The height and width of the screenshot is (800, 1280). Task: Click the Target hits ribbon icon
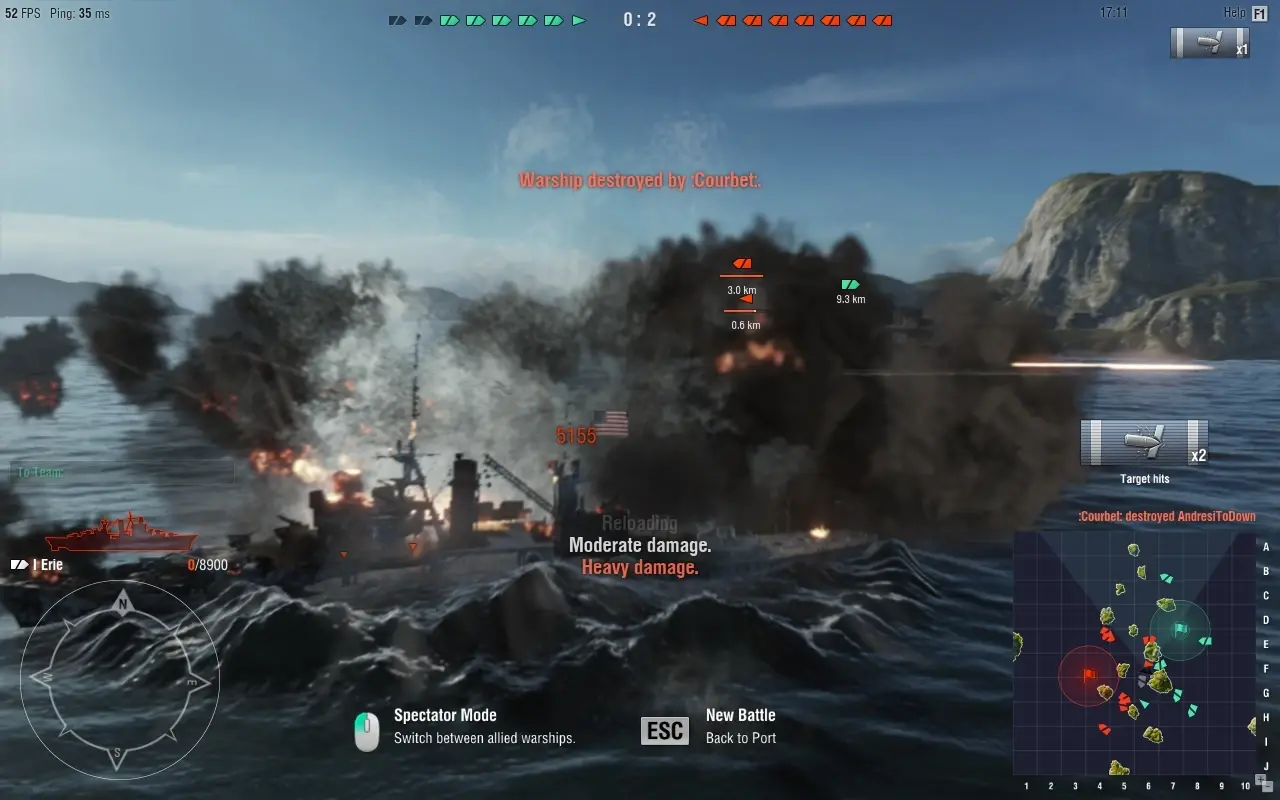(x=1144, y=443)
